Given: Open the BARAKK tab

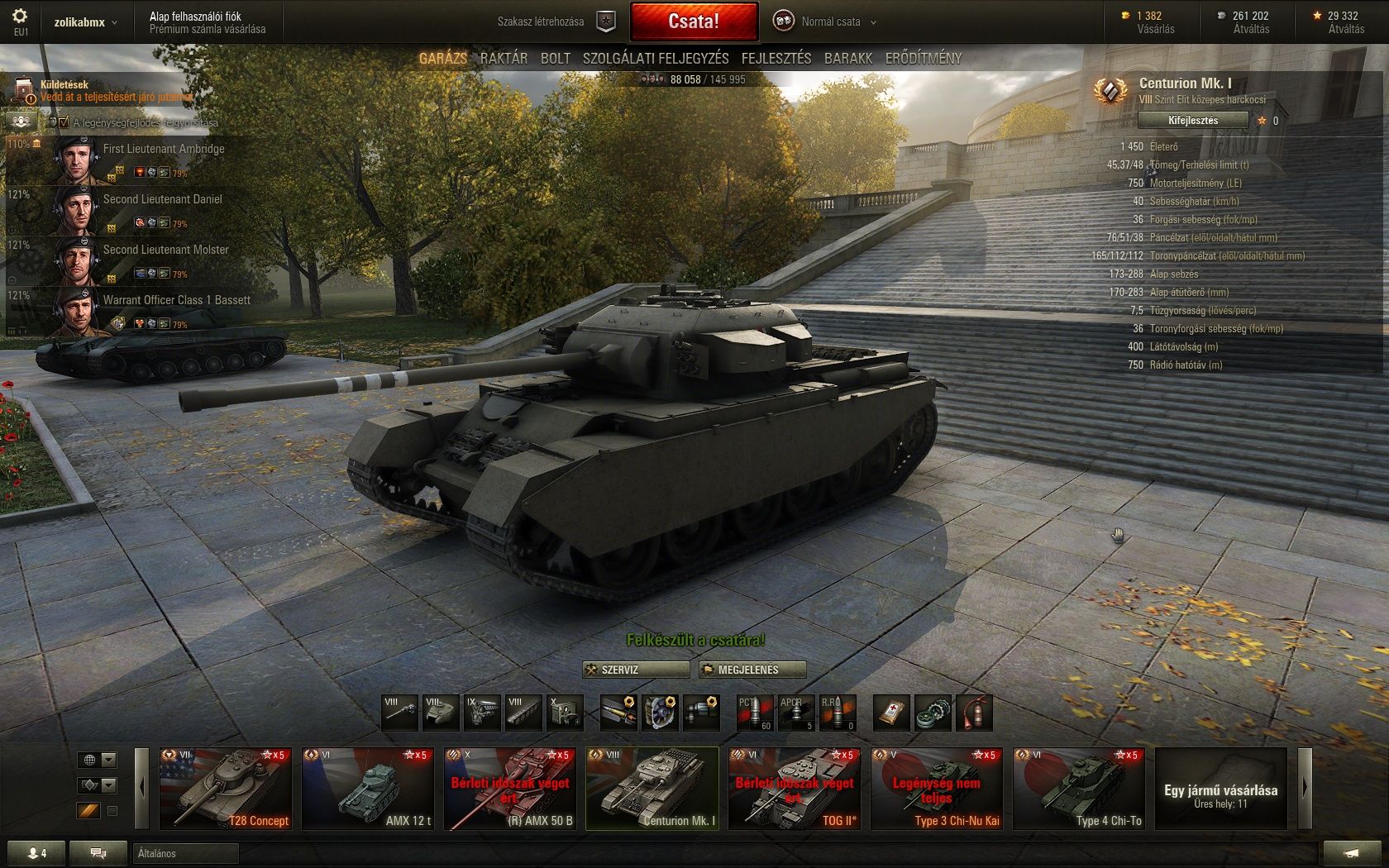Looking at the screenshot, I should pos(848,58).
